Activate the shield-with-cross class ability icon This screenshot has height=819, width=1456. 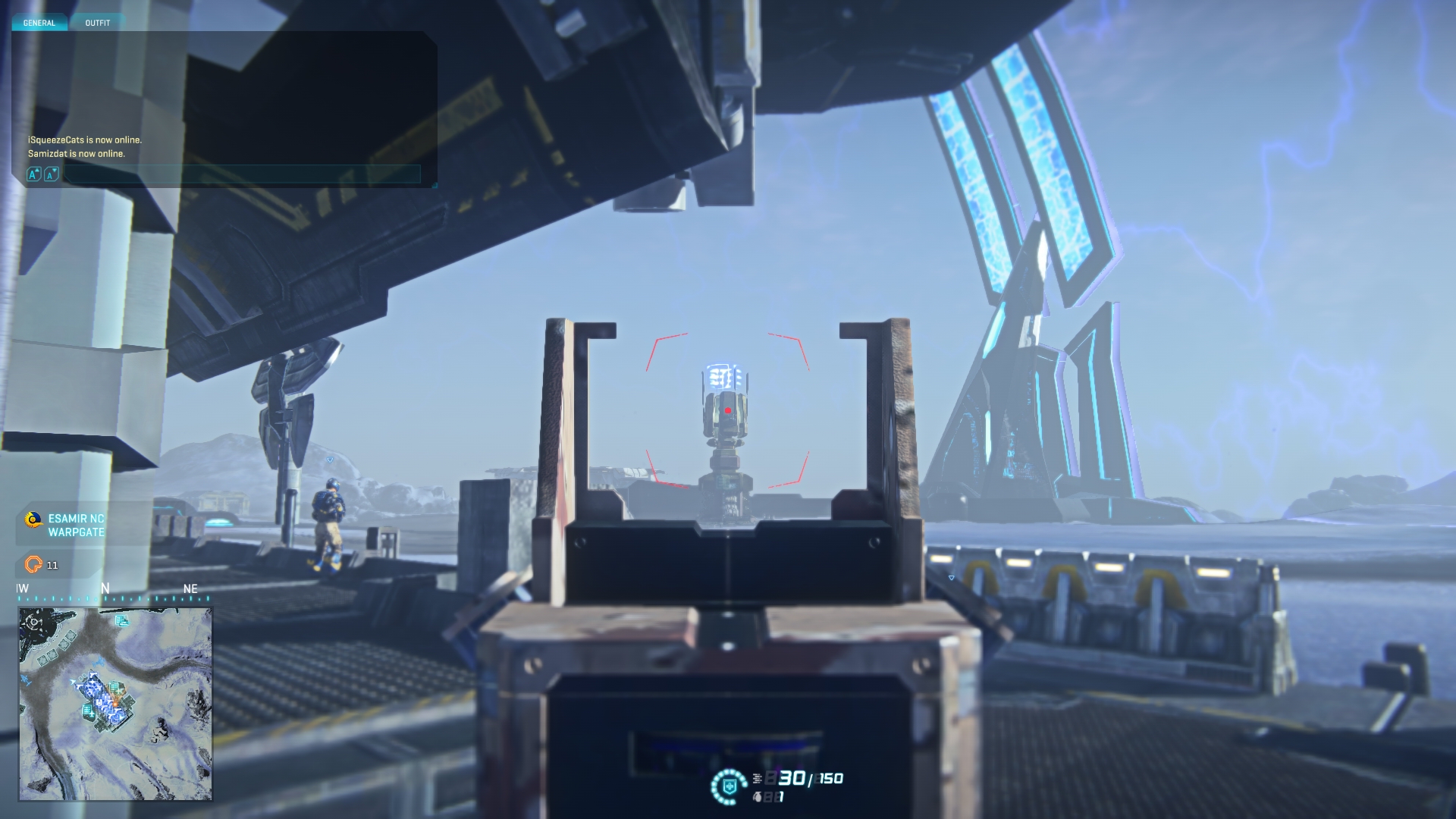pos(730,786)
